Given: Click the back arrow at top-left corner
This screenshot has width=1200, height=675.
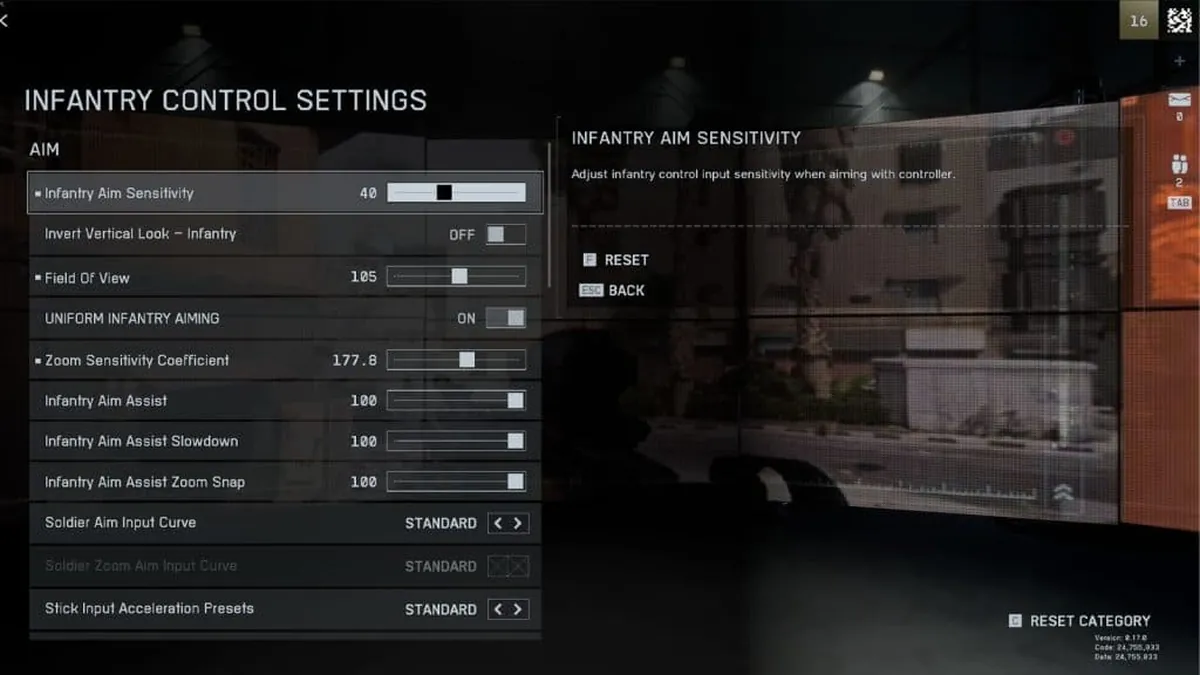Looking at the screenshot, I should [5, 20].
